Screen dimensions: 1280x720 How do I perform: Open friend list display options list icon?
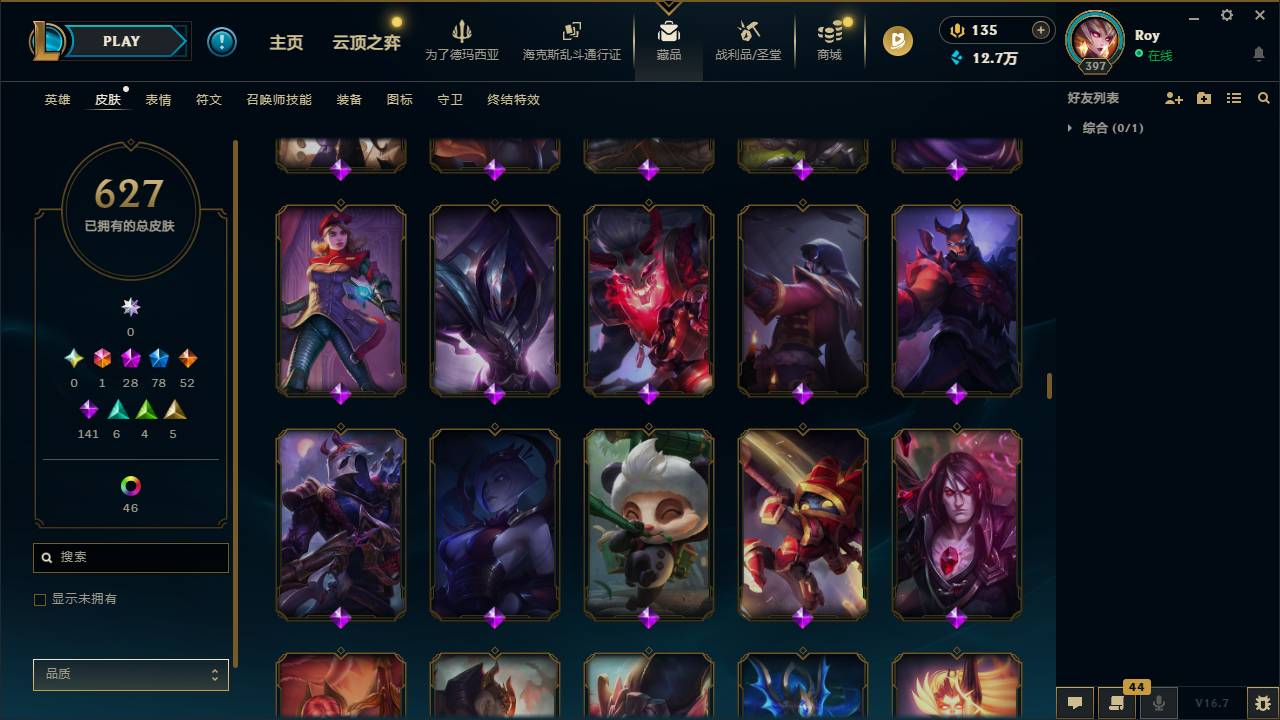pyautogui.click(x=1233, y=97)
